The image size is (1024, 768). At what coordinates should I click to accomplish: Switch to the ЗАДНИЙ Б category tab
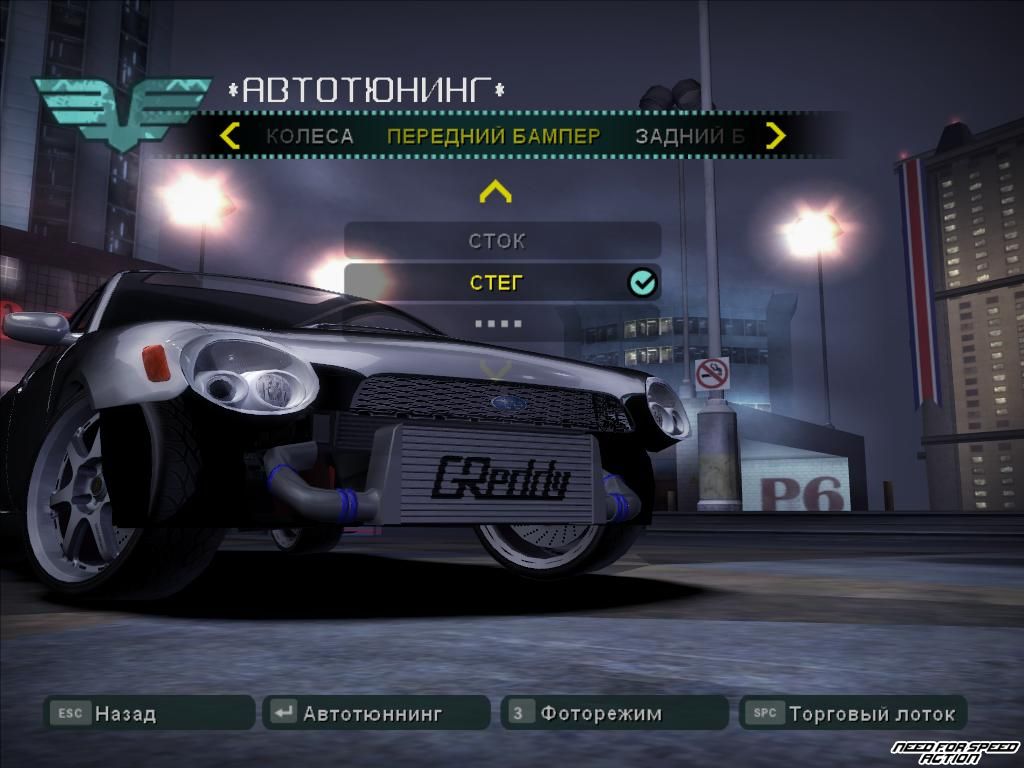tap(689, 137)
